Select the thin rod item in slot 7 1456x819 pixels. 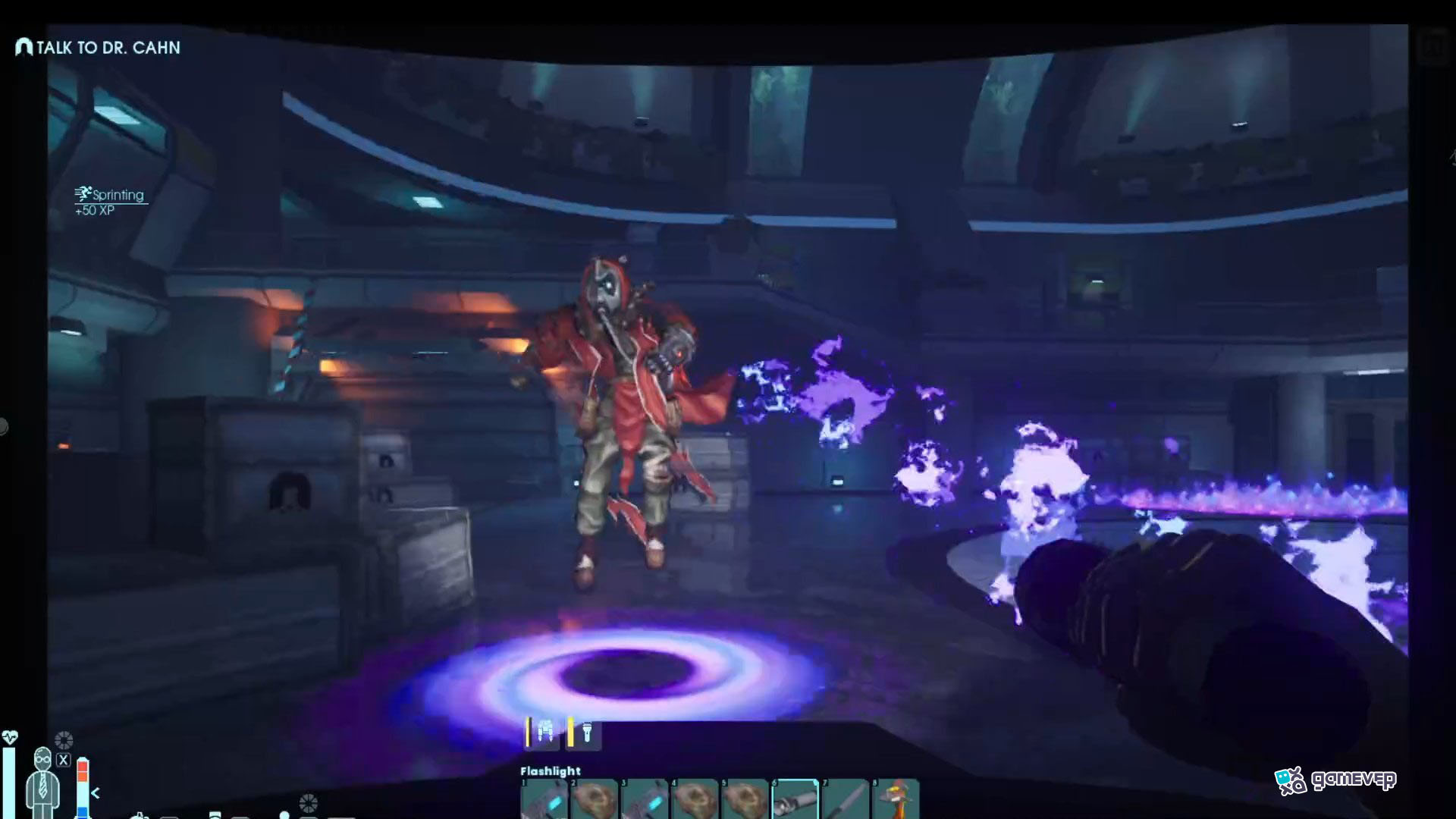846,799
